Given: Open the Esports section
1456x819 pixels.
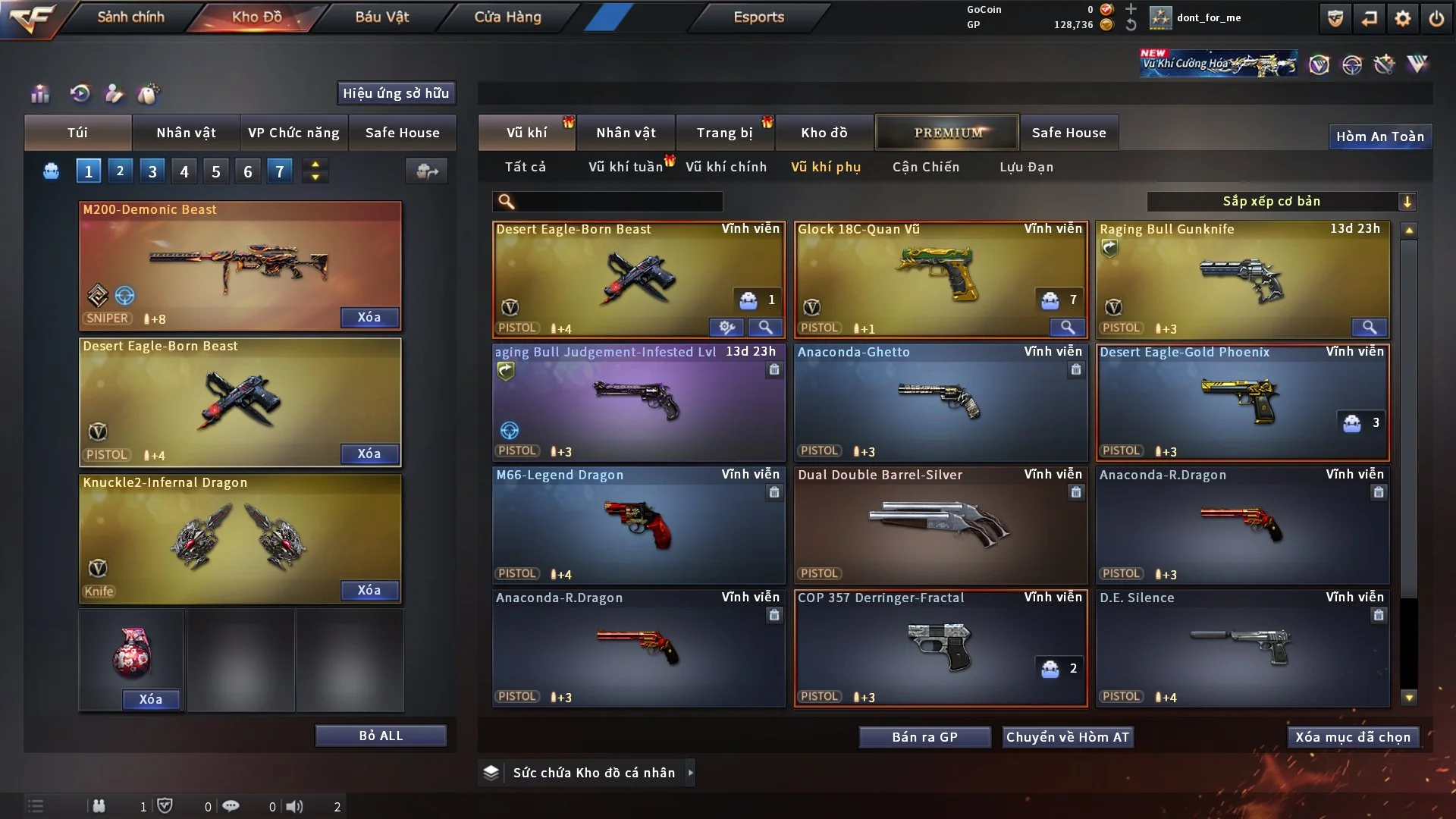Looking at the screenshot, I should pyautogui.click(x=758, y=17).
